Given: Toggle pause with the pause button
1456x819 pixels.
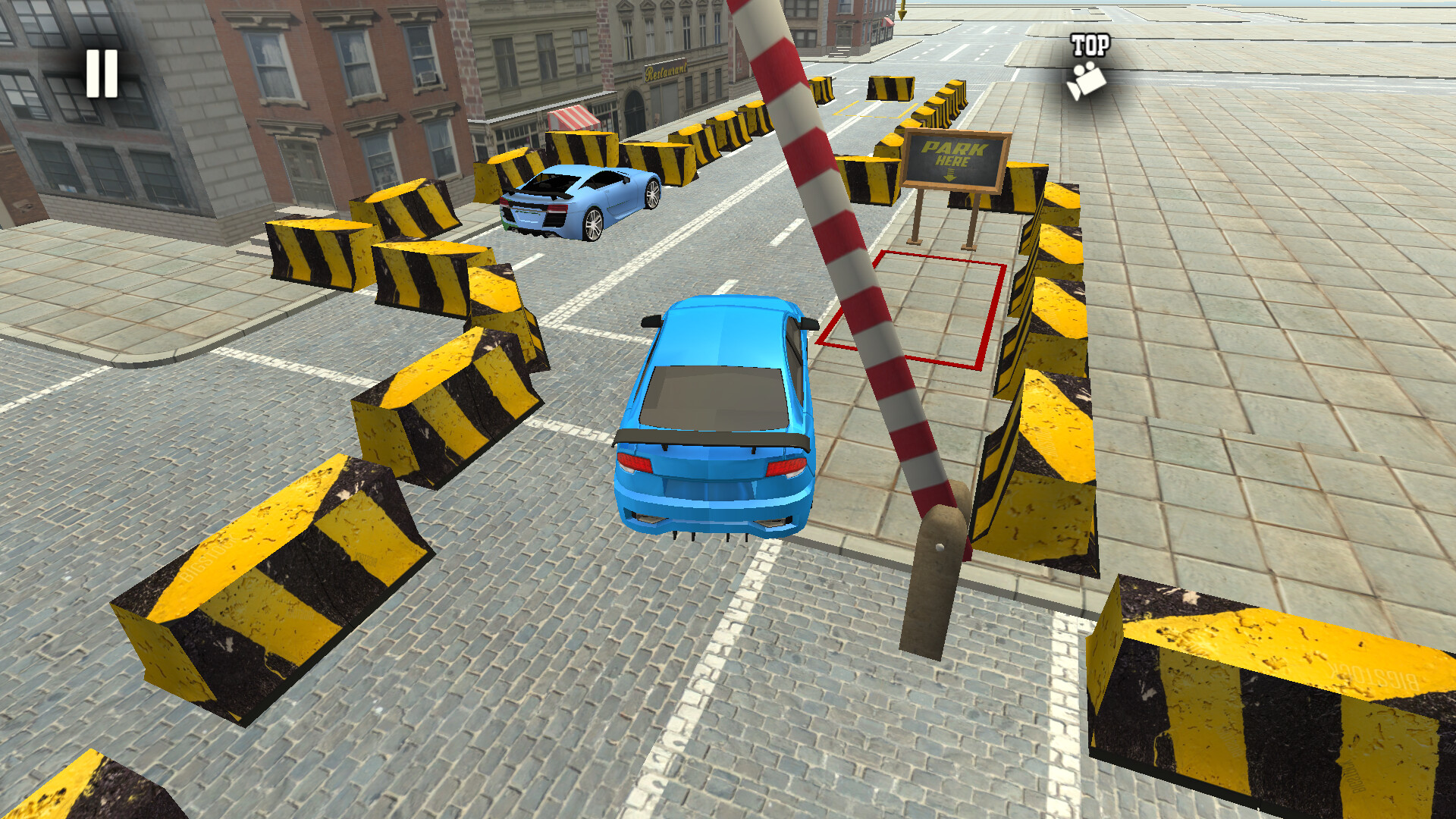Looking at the screenshot, I should pyautogui.click(x=104, y=73).
